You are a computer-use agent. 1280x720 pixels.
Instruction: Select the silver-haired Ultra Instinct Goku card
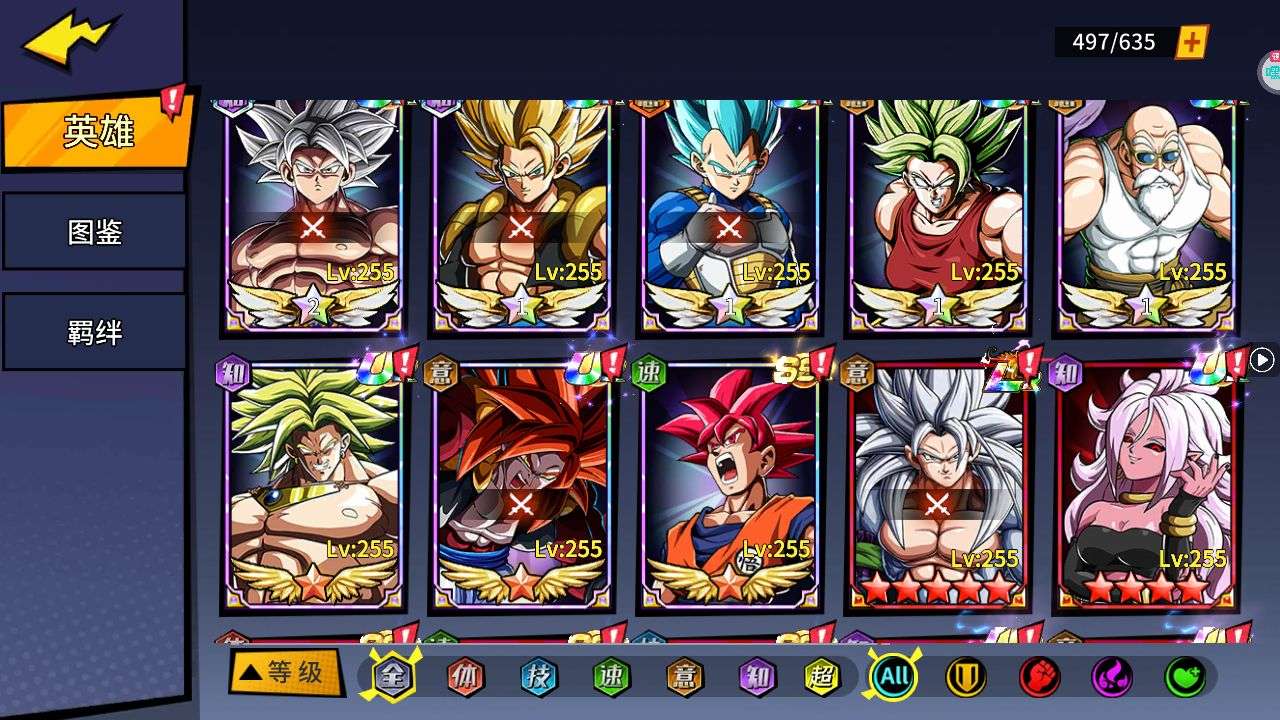313,215
